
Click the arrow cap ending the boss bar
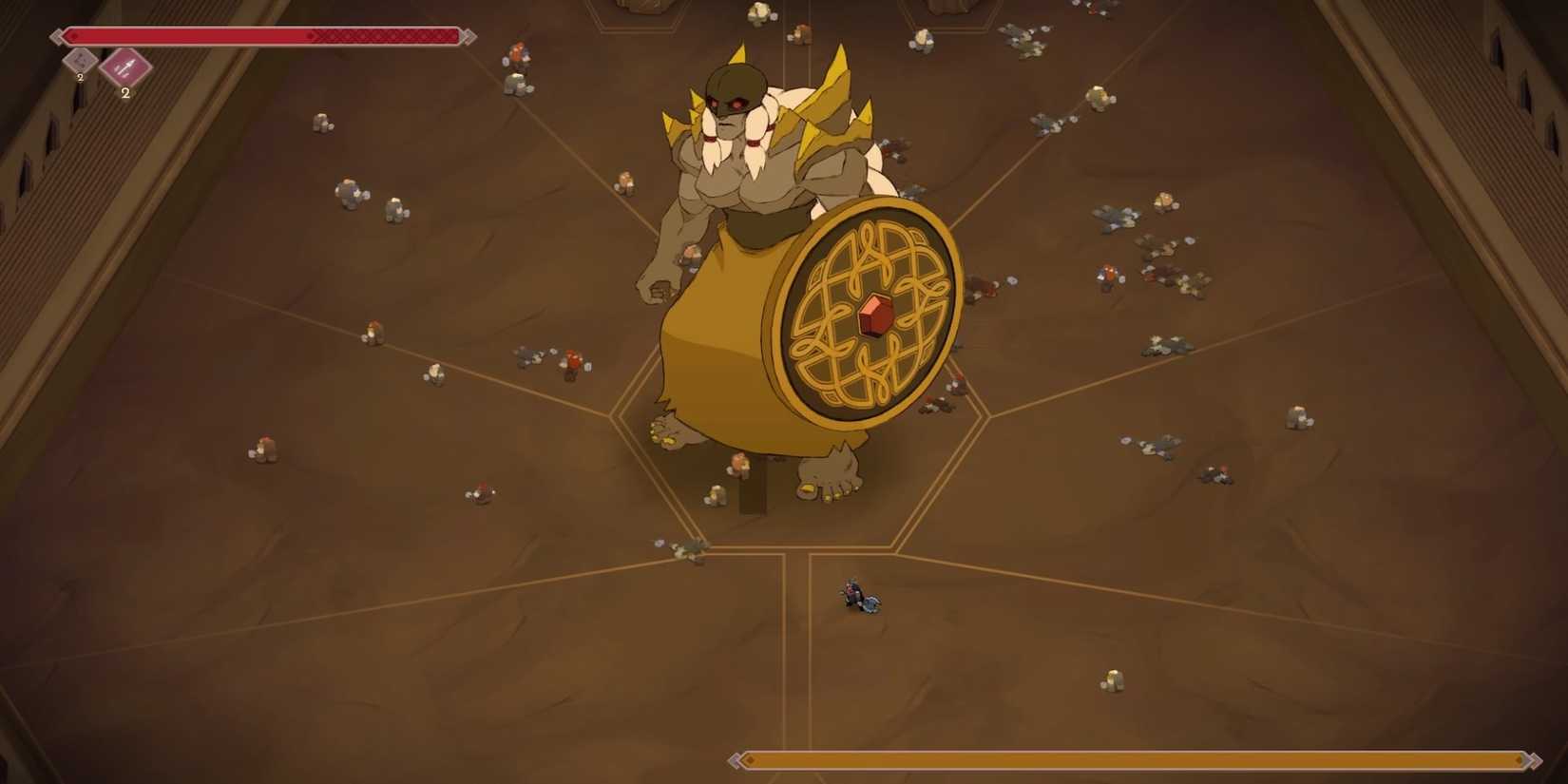1536,758
